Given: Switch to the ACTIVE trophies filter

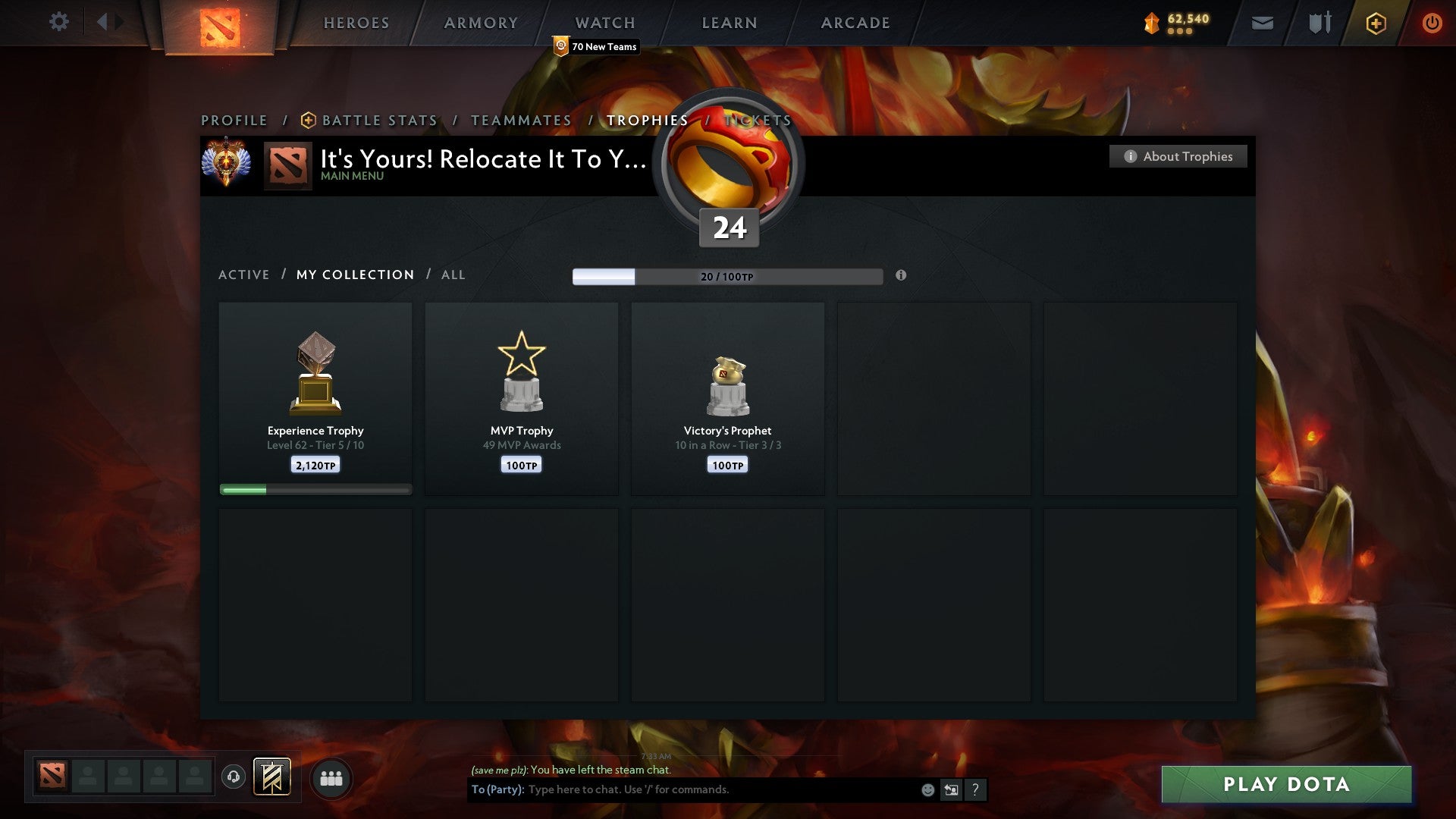Looking at the screenshot, I should pos(244,275).
